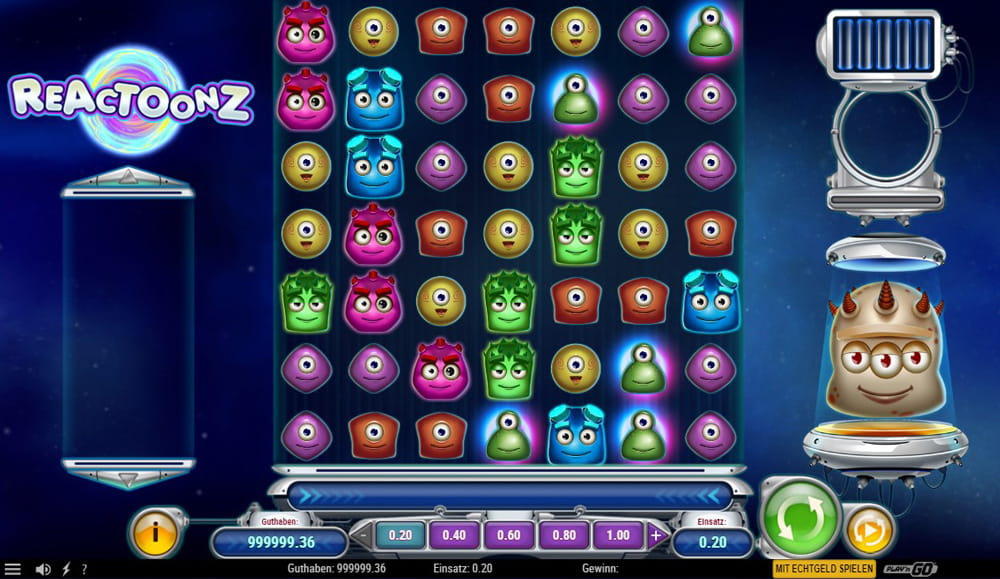Screen dimensions: 1000x579
Task: Open the help question mark
Action: pyautogui.click(x=84, y=569)
